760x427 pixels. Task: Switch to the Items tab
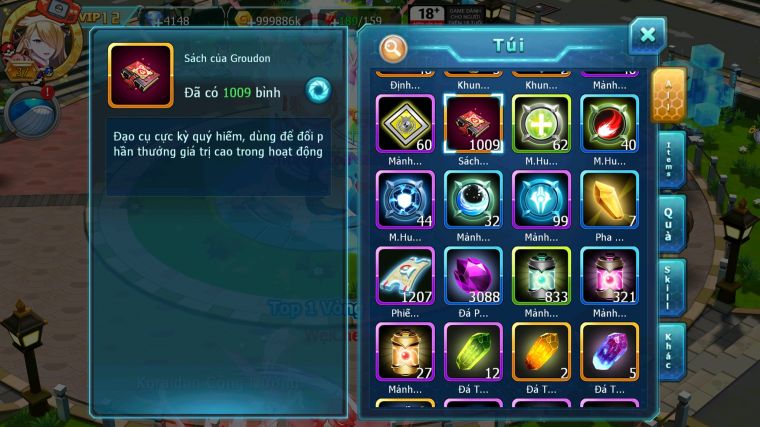[669, 159]
